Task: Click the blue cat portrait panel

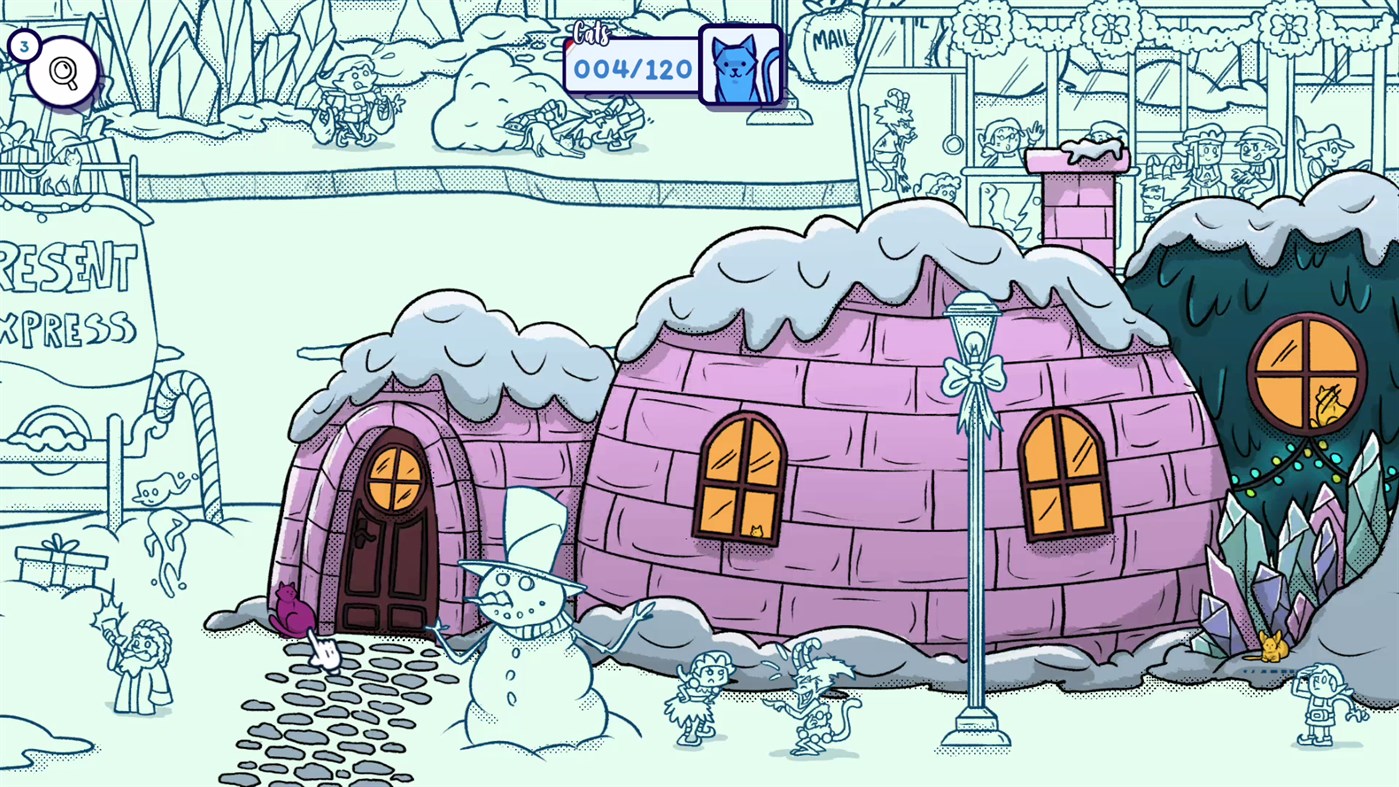Action: 740,67
